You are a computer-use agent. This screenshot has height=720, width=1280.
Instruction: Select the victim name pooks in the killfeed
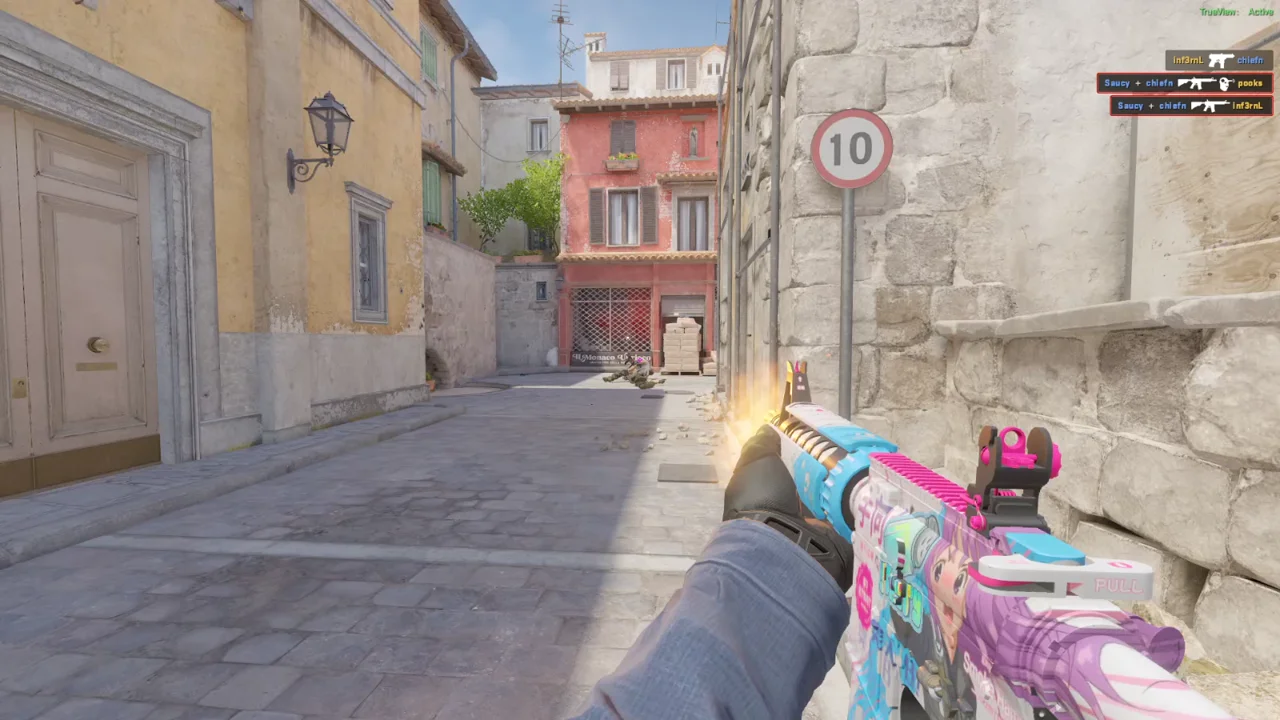1249,83
